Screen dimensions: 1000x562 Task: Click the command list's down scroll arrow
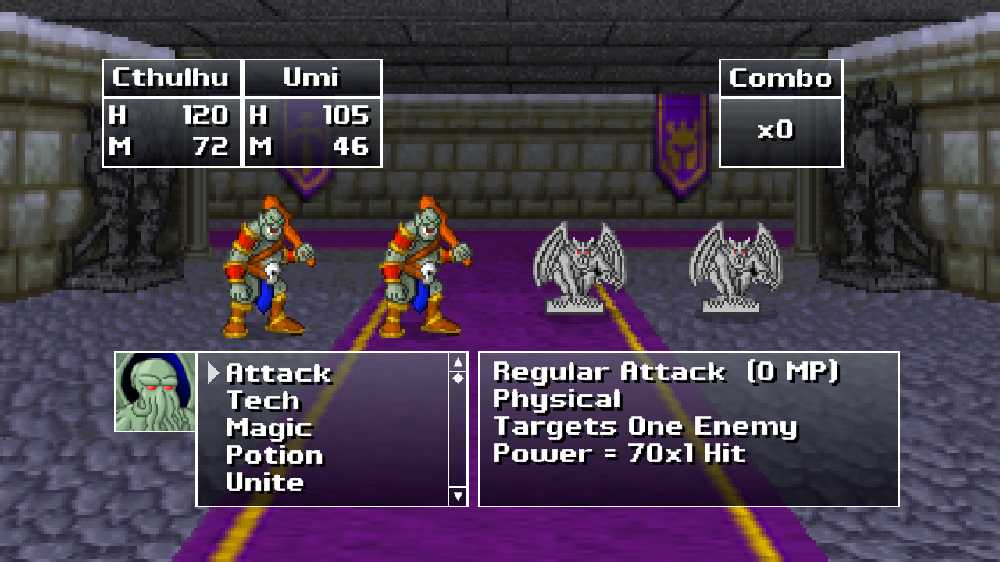458,495
